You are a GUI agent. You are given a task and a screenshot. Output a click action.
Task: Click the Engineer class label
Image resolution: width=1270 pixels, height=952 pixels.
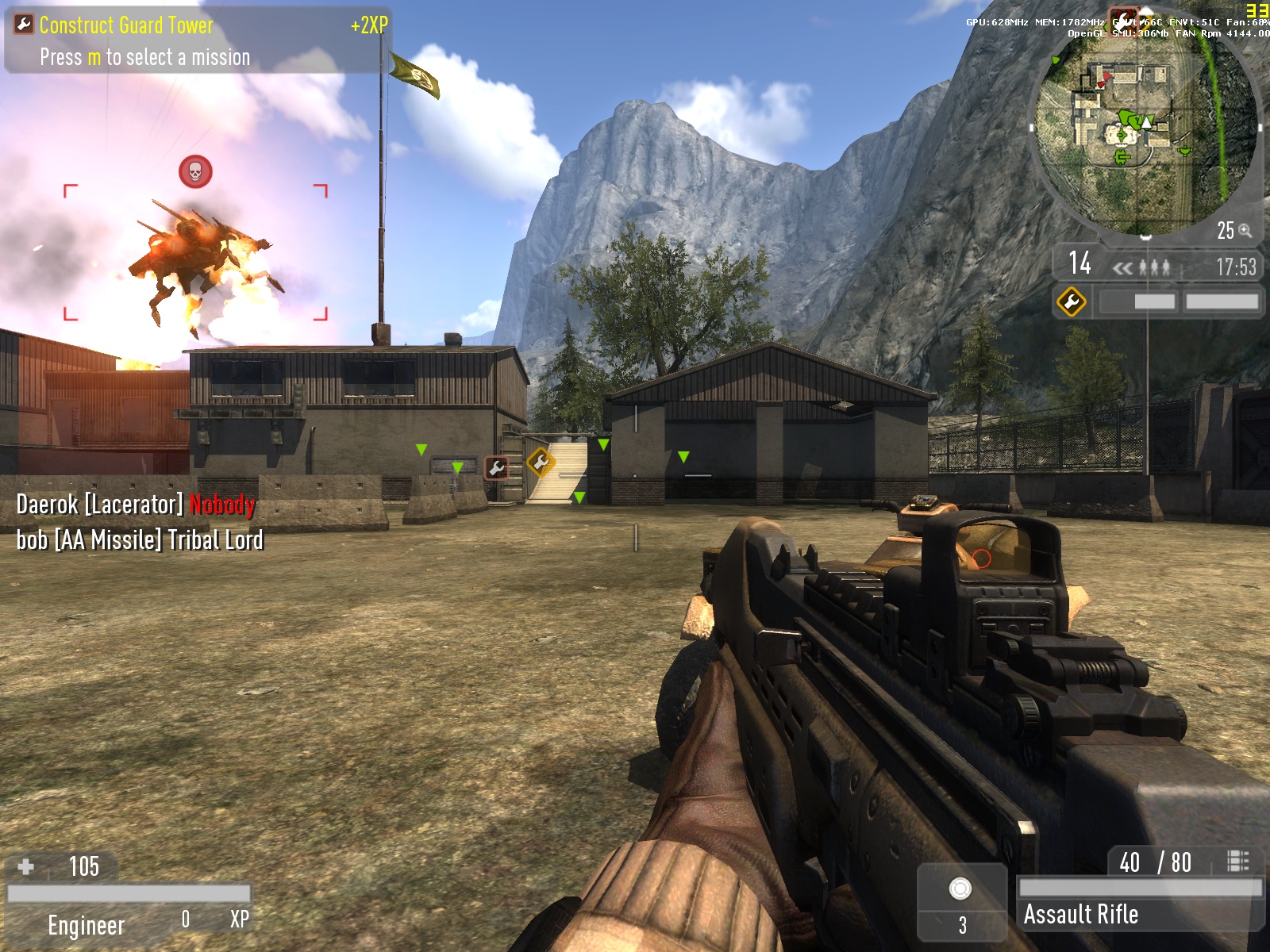[x=86, y=925]
